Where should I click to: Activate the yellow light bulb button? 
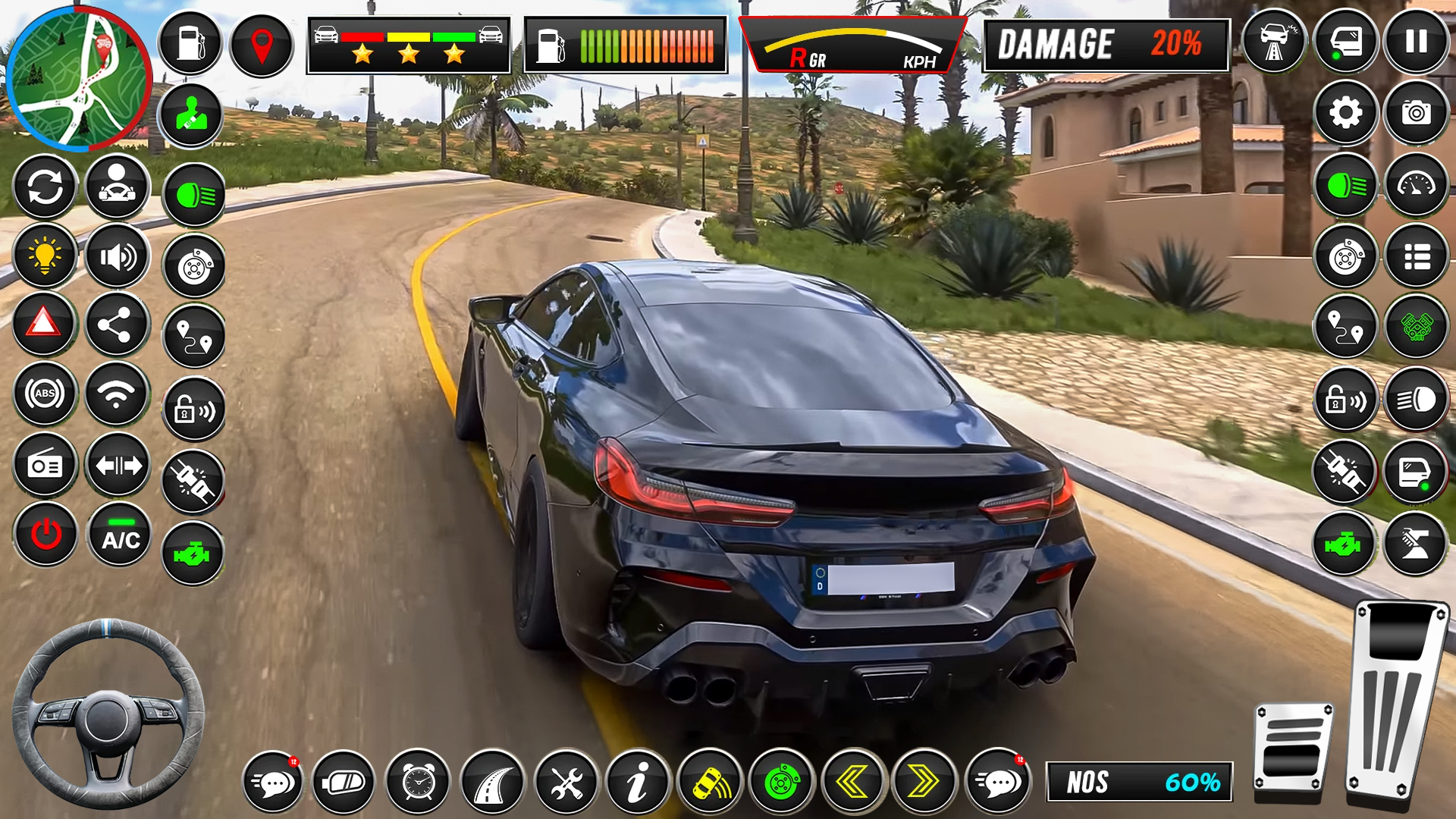(45, 256)
